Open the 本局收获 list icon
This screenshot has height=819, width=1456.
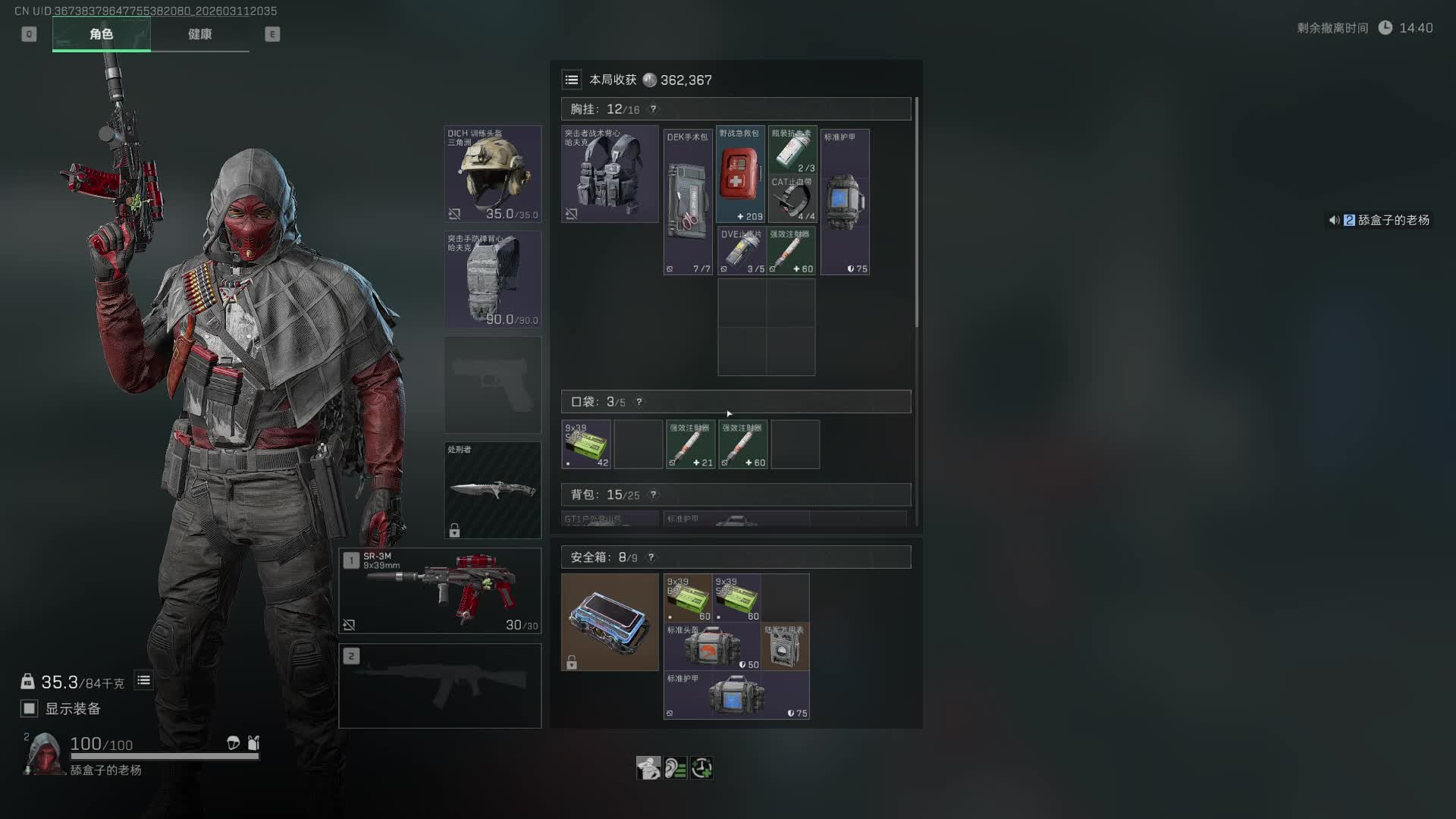[x=572, y=80]
